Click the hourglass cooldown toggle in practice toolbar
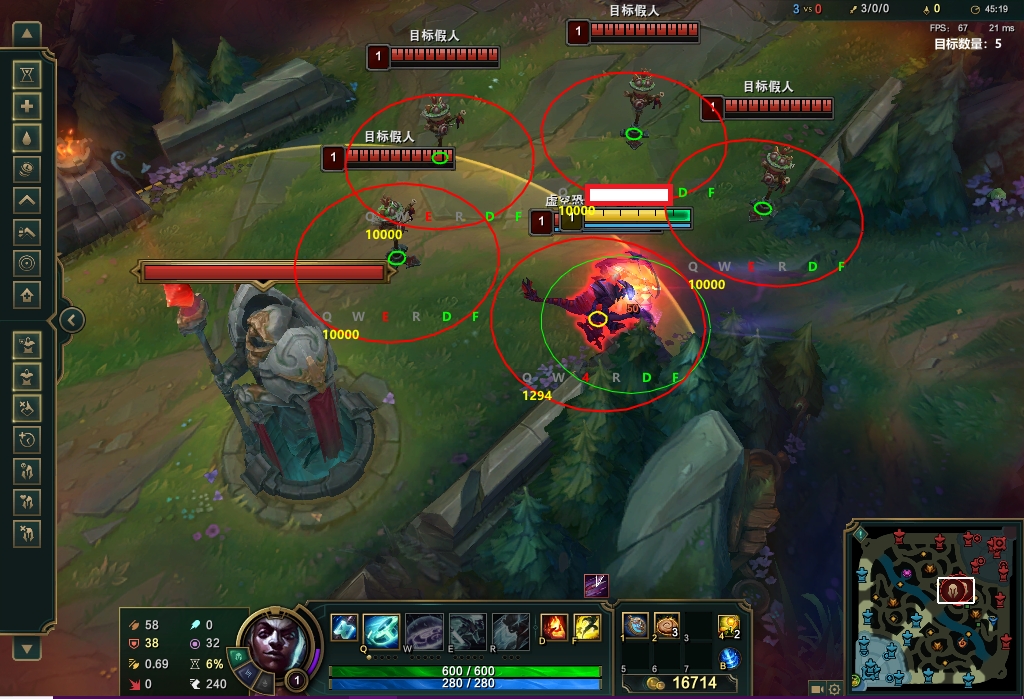The image size is (1024, 699). tap(27, 74)
